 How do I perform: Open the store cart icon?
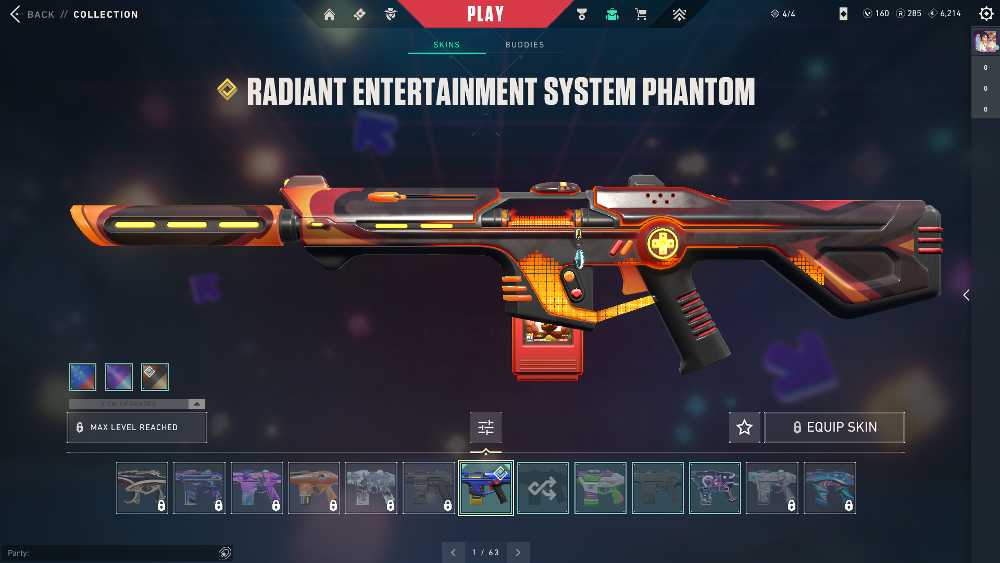(641, 15)
